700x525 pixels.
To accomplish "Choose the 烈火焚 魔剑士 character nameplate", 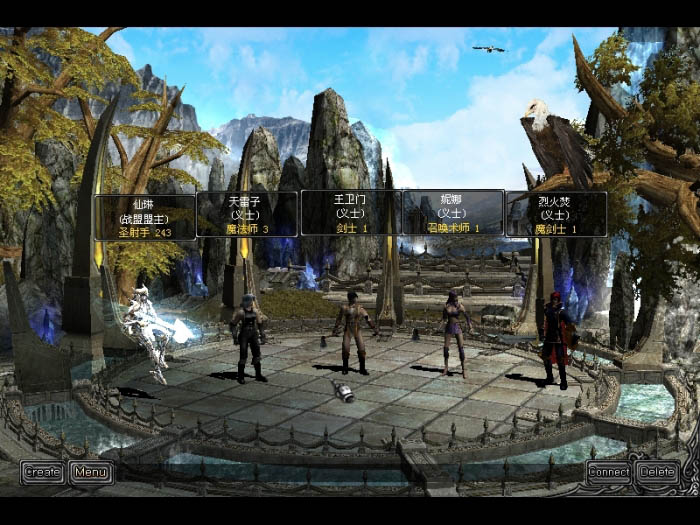I will (555, 214).
